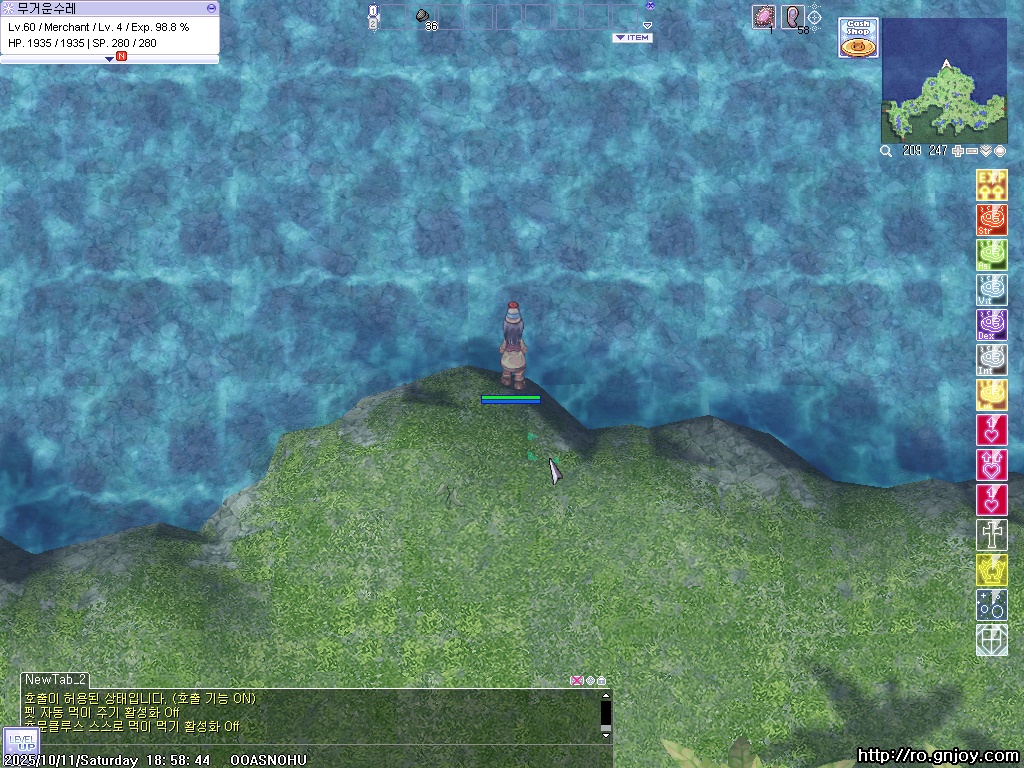
Task: Click the Dex buff icon
Action: pyautogui.click(x=991, y=325)
